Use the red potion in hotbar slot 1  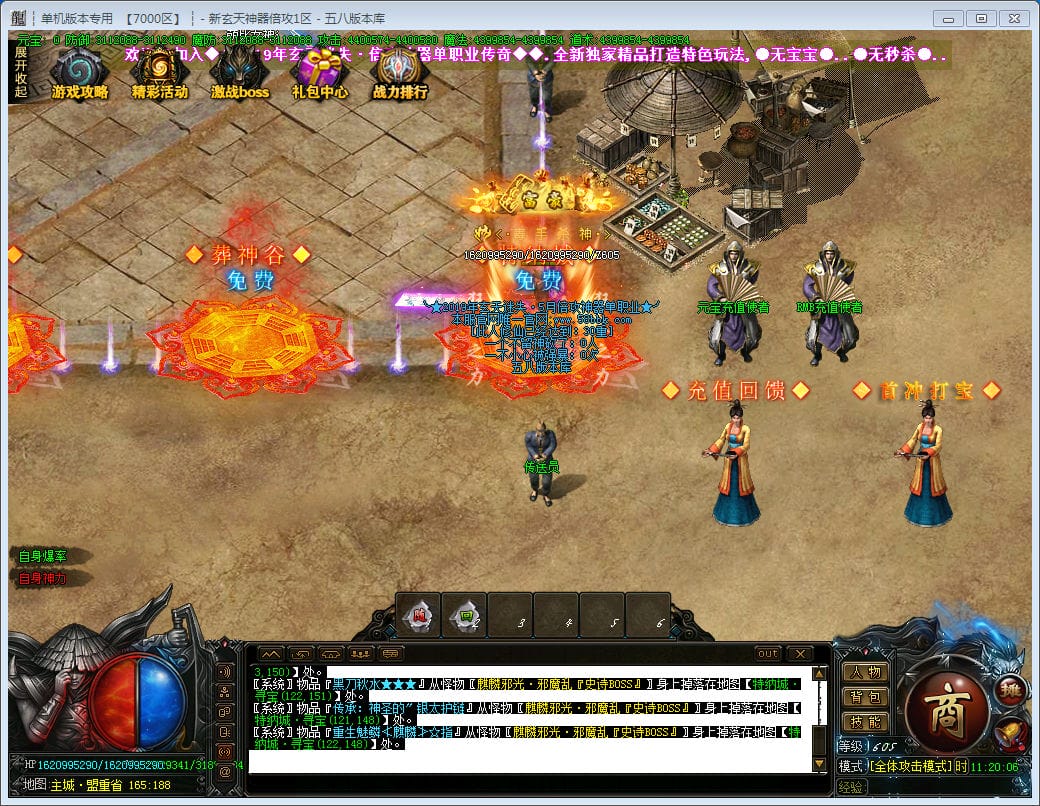click(417, 617)
